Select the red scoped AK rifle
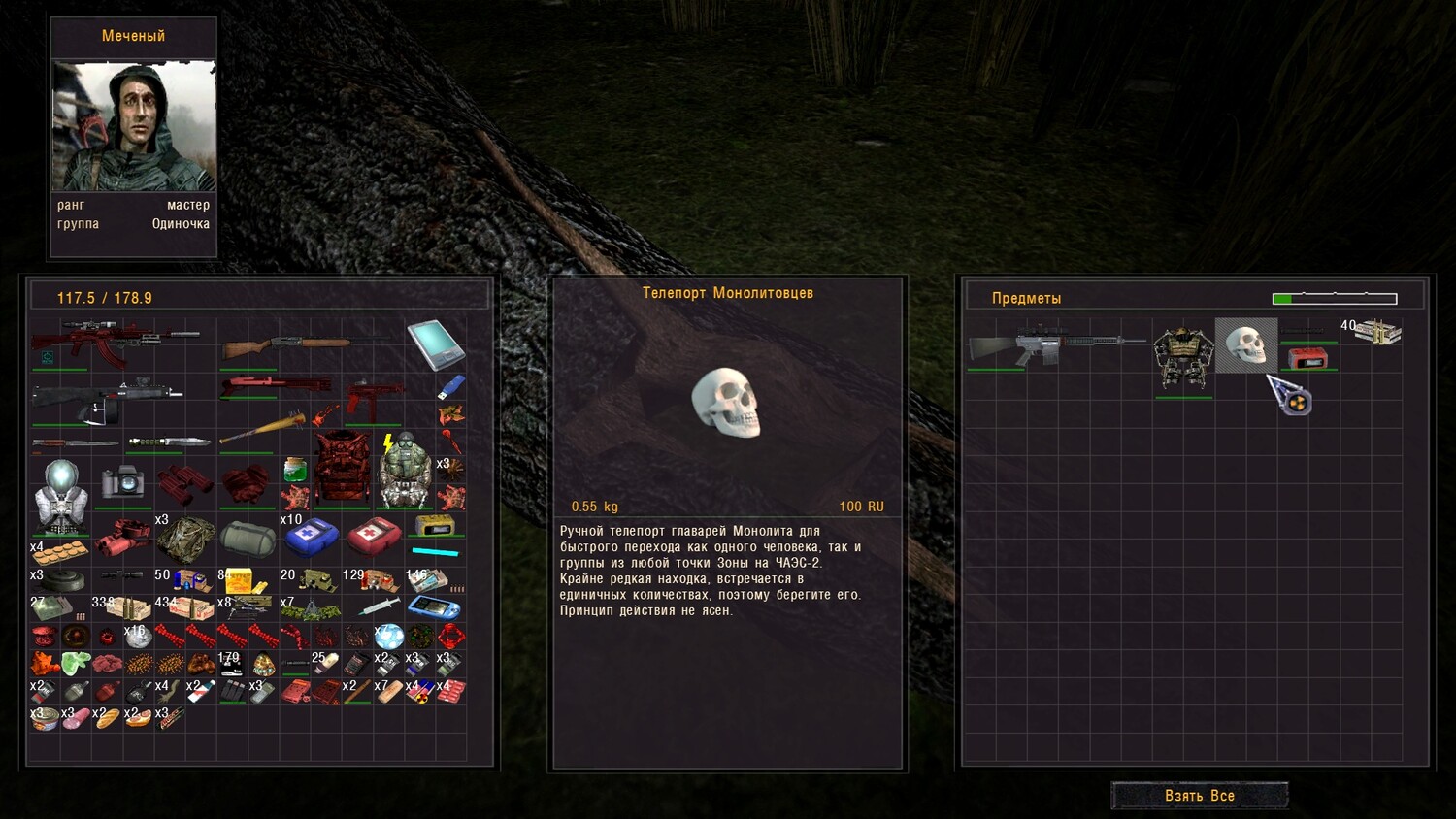Image resolution: width=1456 pixels, height=819 pixels. [x=115, y=343]
